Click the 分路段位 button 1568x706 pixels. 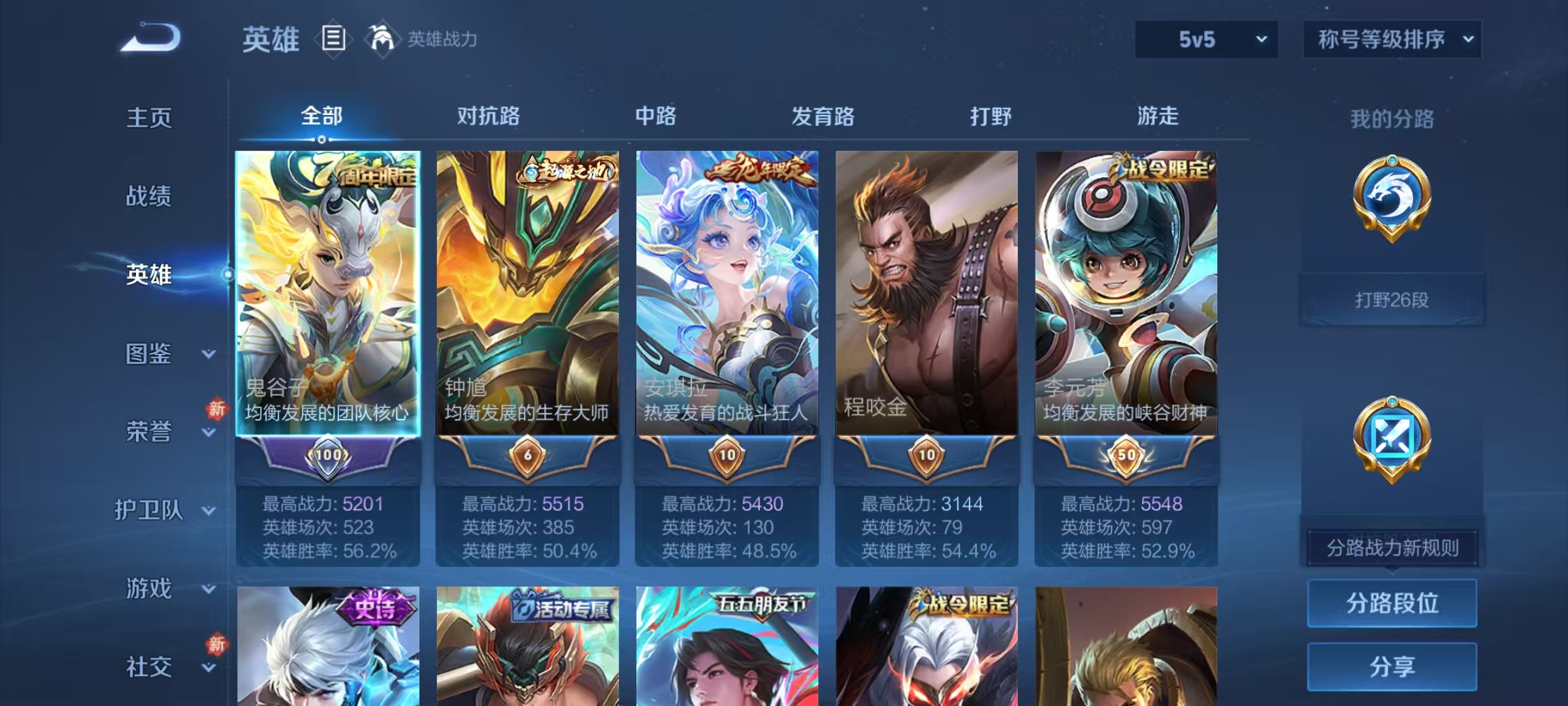click(x=1392, y=603)
